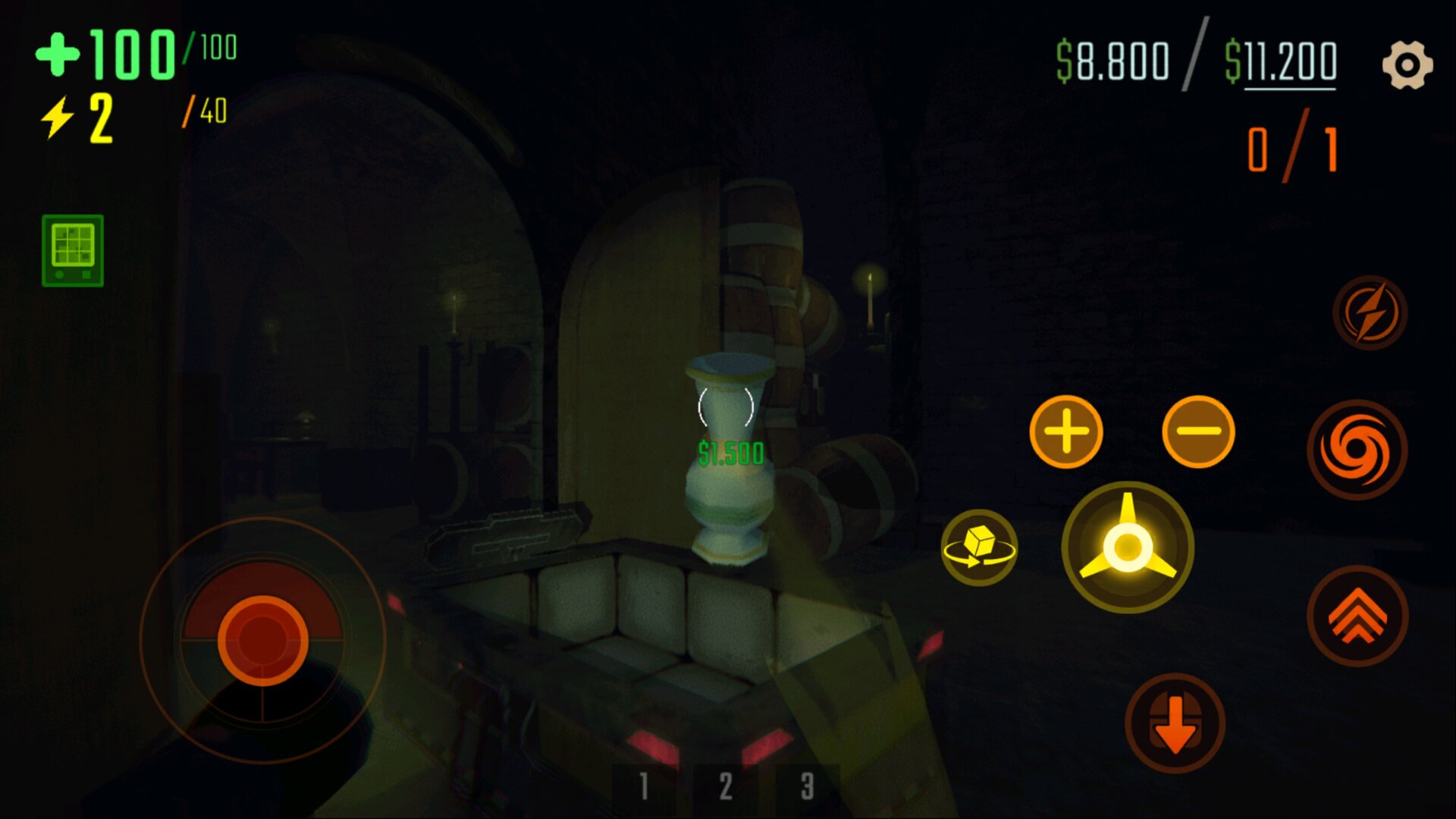1456x819 pixels.
Task: Activate the lightning bolt sprint button
Action: 1370,312
